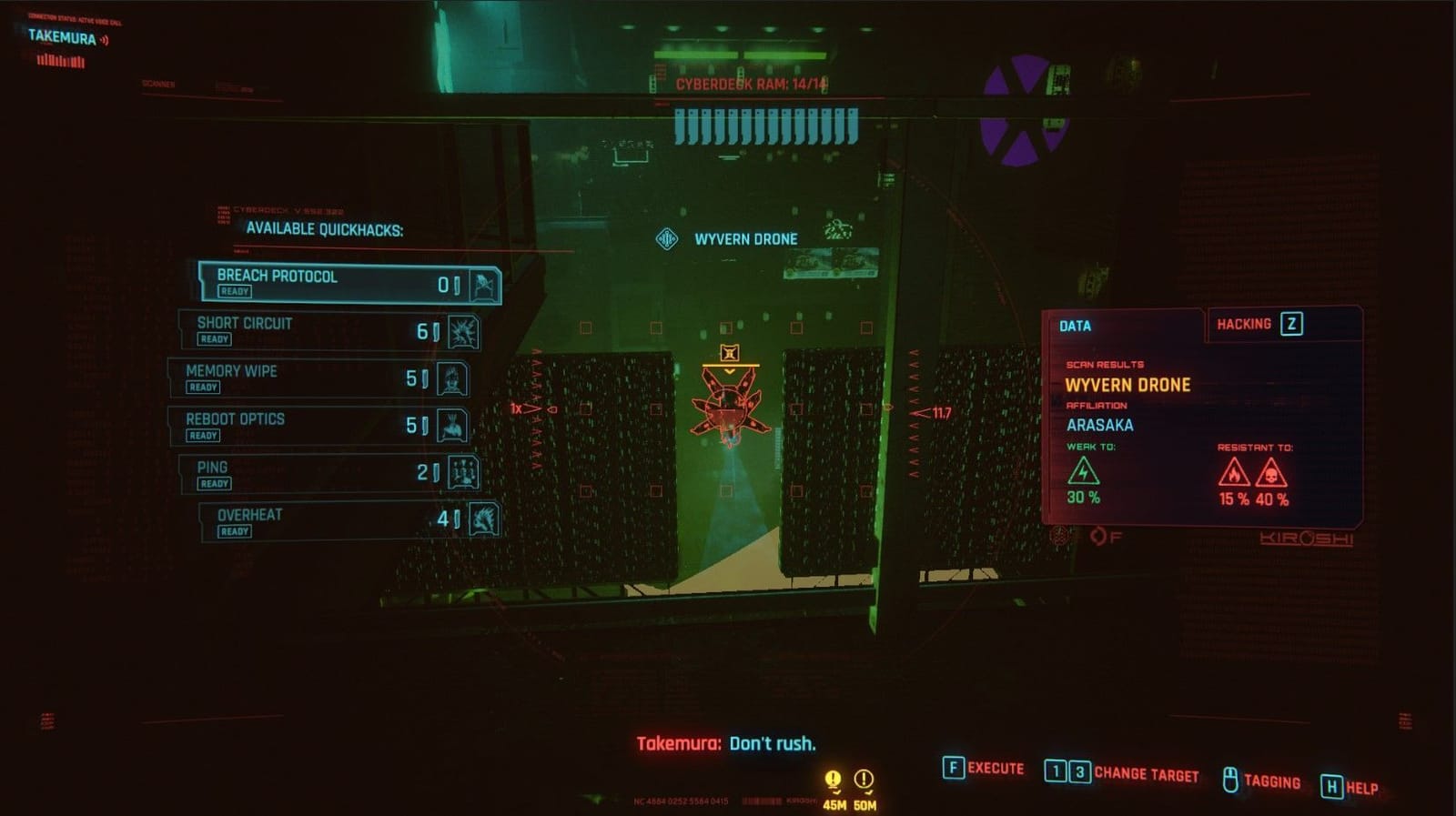
Task: Click the Takemura 'Don't rush' subtitle text
Action: pos(727,743)
